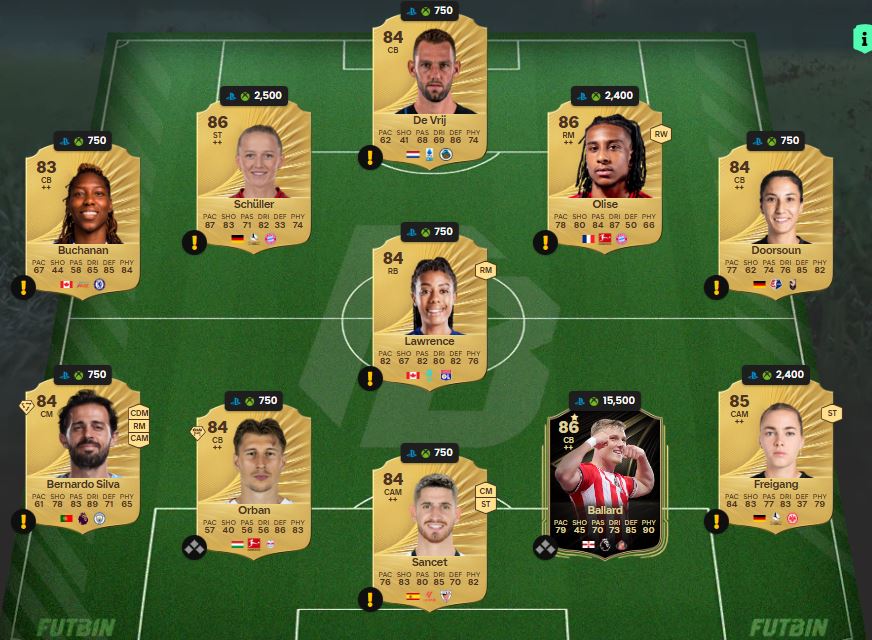Viewport: 872px width, 640px height.
Task: Show the warning beside Bernardo Silva's card
Action: tap(23, 521)
